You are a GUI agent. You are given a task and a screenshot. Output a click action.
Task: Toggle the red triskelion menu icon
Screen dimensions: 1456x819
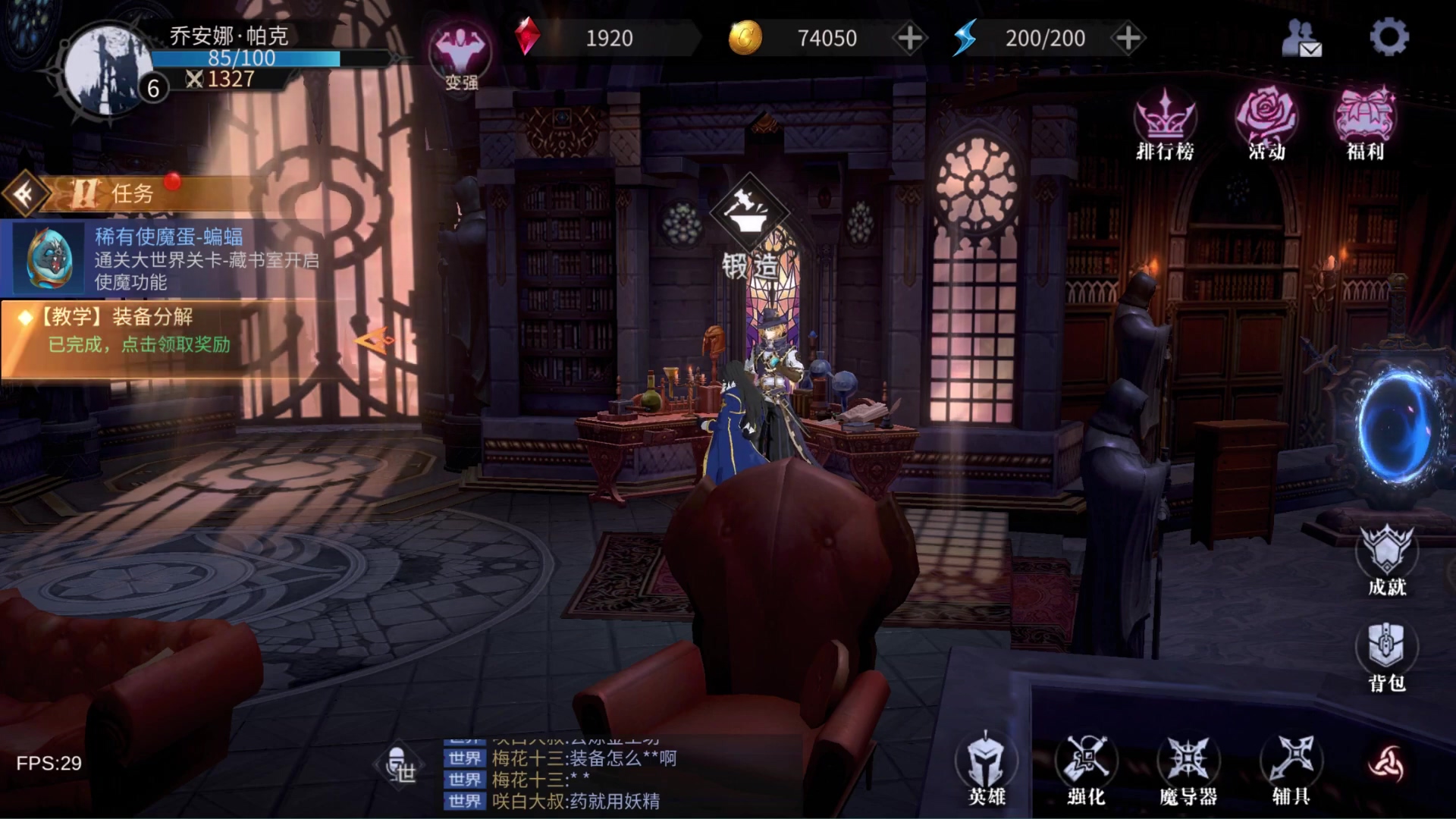coord(1386,764)
